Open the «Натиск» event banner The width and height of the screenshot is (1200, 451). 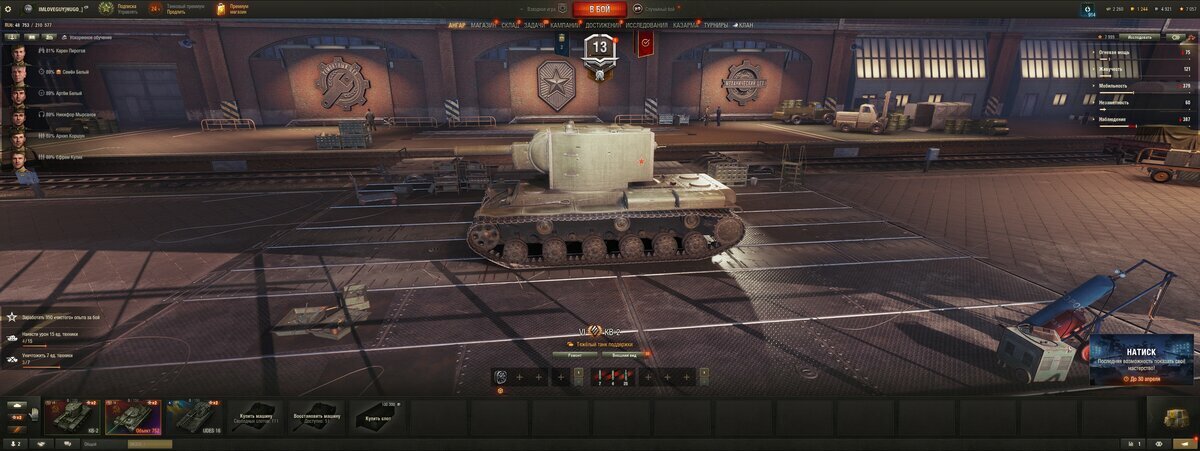1141,359
